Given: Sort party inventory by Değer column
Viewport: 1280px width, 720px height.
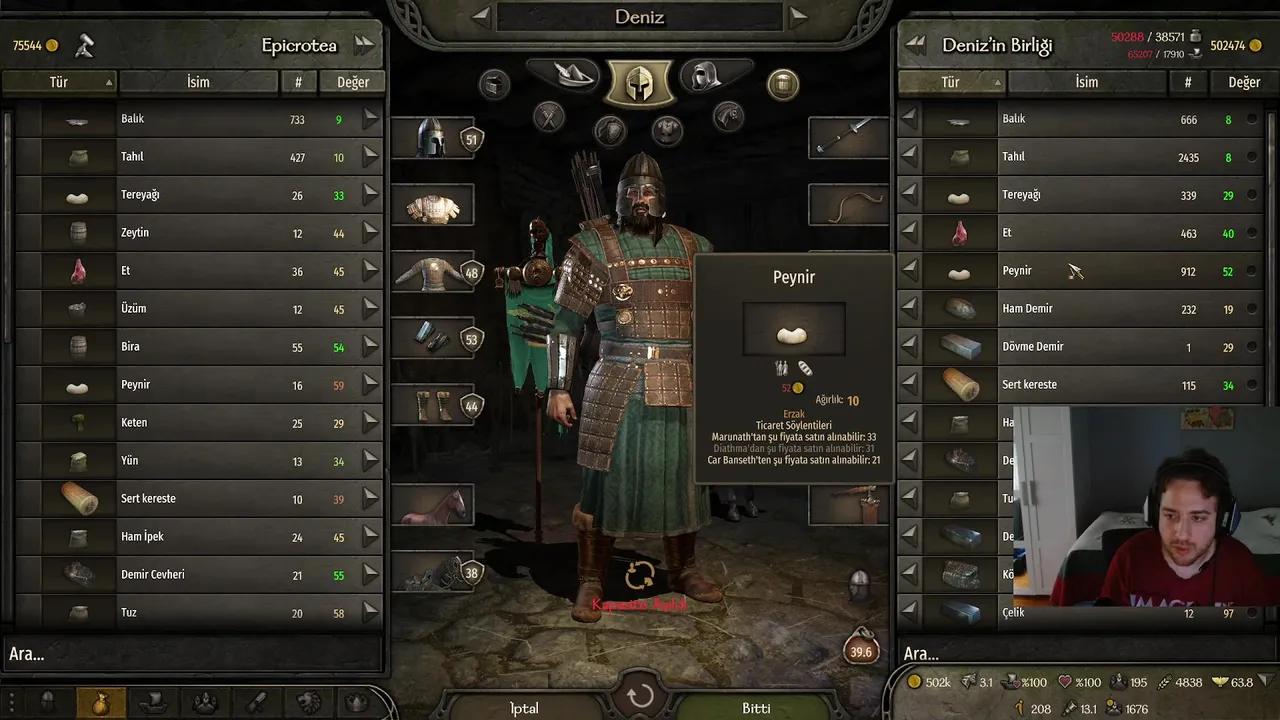Looking at the screenshot, I should click(1244, 82).
